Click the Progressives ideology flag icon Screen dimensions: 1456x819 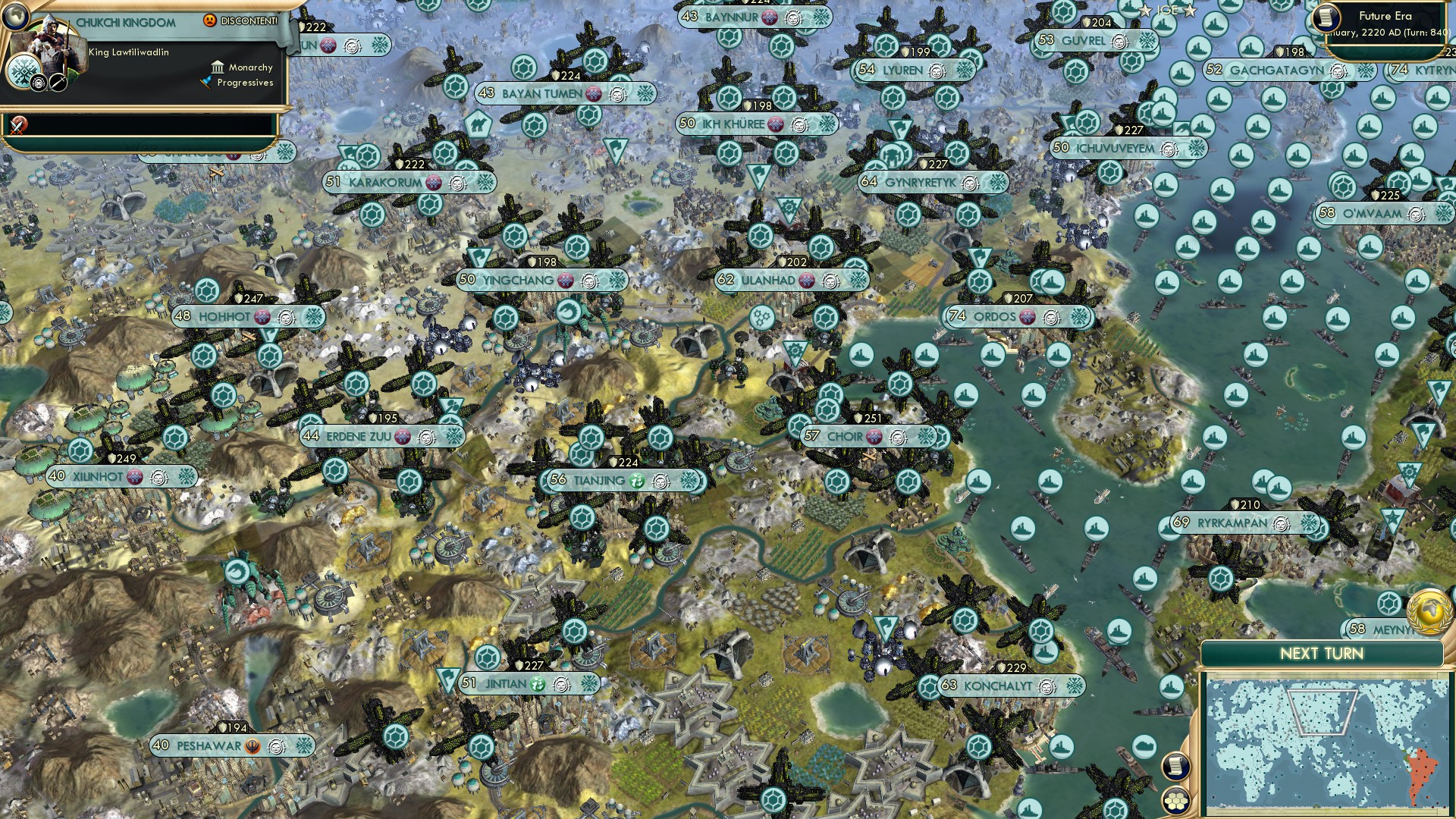point(208,82)
